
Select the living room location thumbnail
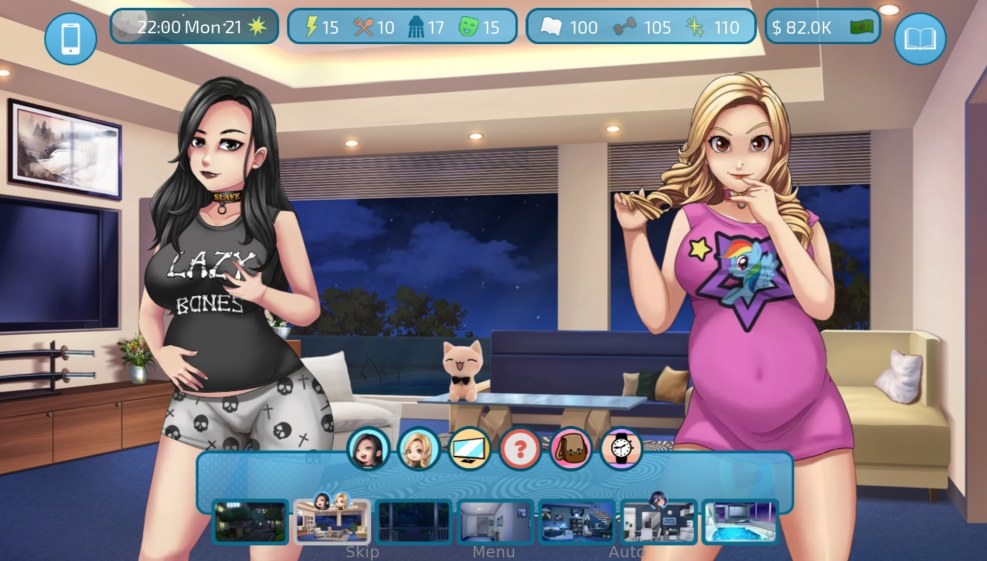pyautogui.click(x=332, y=521)
